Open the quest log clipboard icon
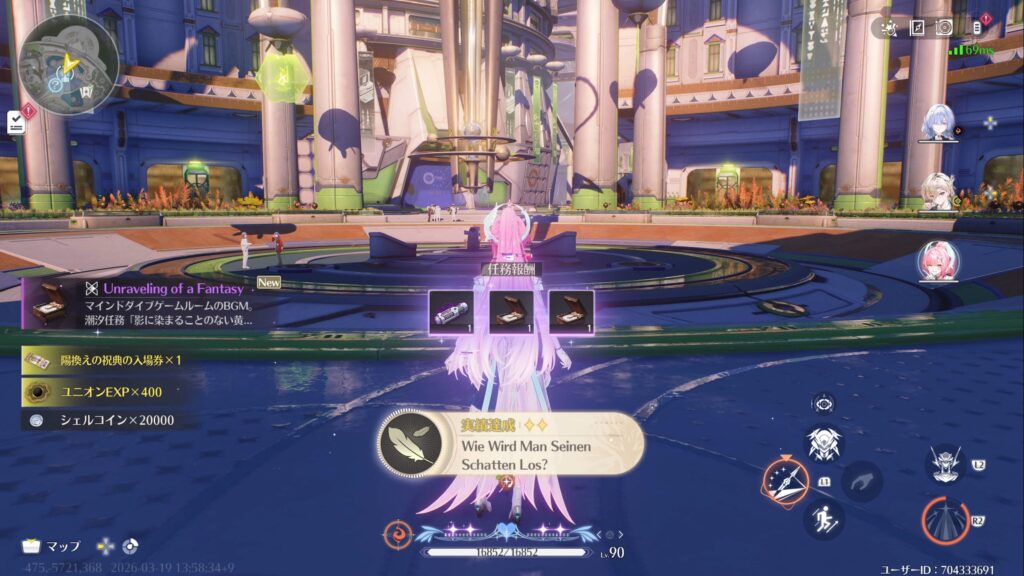1024x576 pixels. [x=16, y=122]
